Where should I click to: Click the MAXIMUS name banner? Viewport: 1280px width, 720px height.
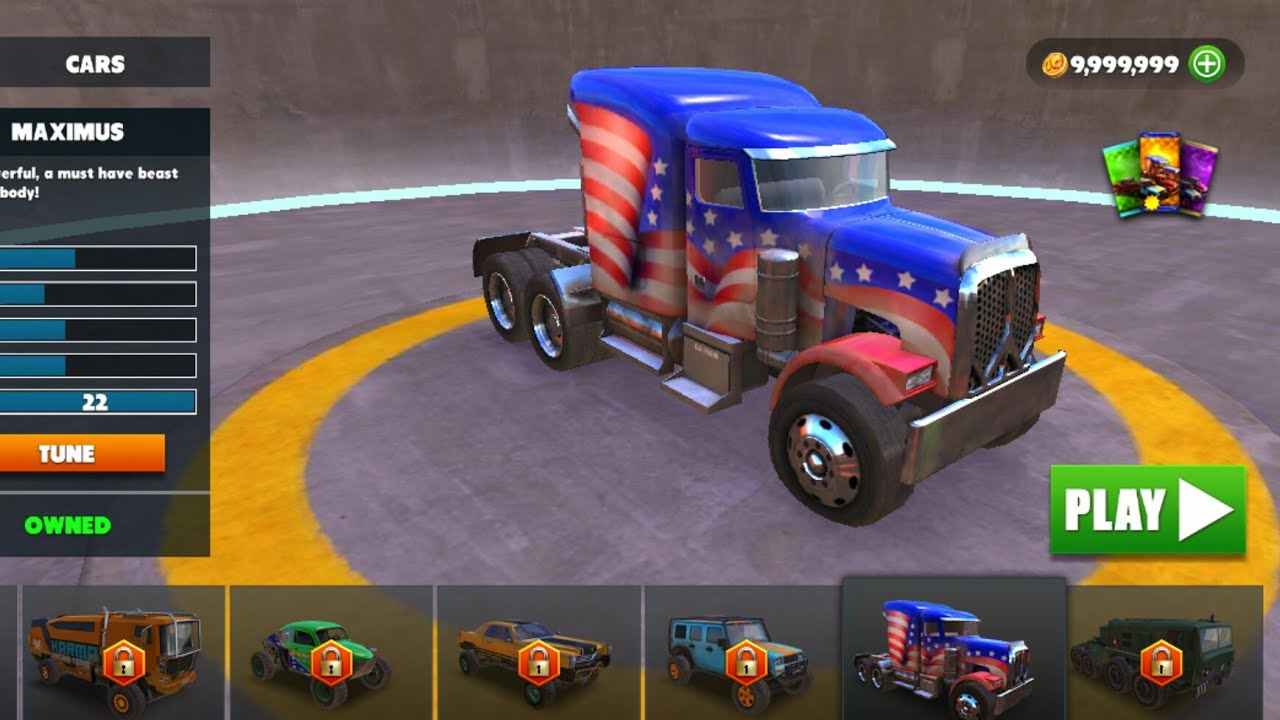(68, 131)
